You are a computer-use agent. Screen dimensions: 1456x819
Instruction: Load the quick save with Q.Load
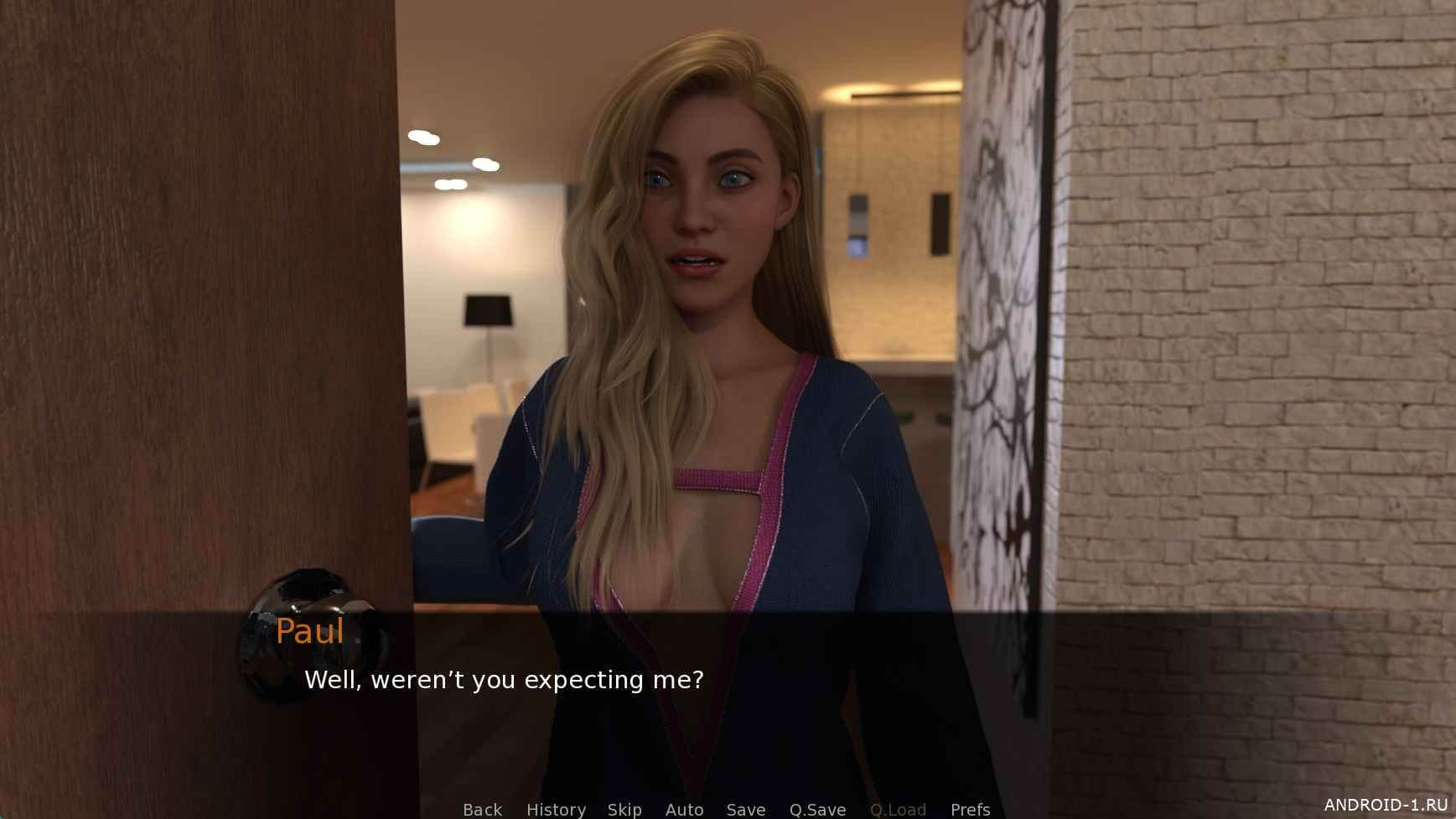898,809
